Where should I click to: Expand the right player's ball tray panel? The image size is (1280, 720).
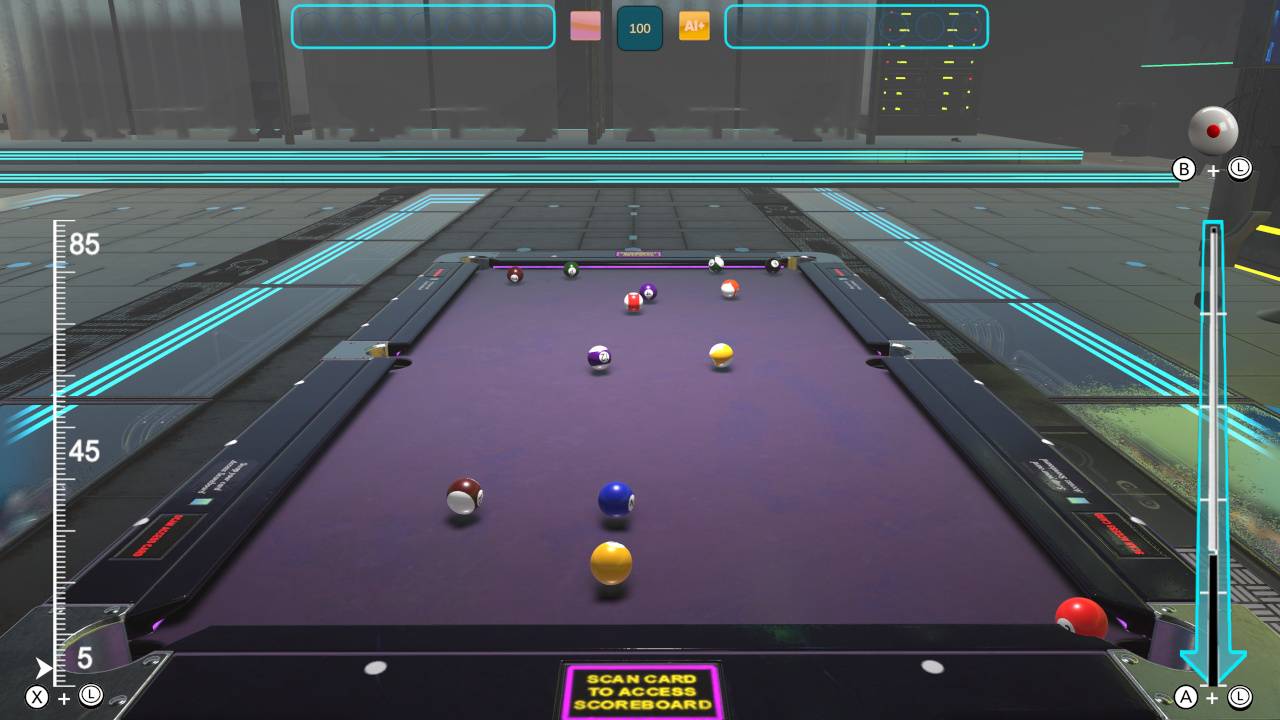[858, 27]
